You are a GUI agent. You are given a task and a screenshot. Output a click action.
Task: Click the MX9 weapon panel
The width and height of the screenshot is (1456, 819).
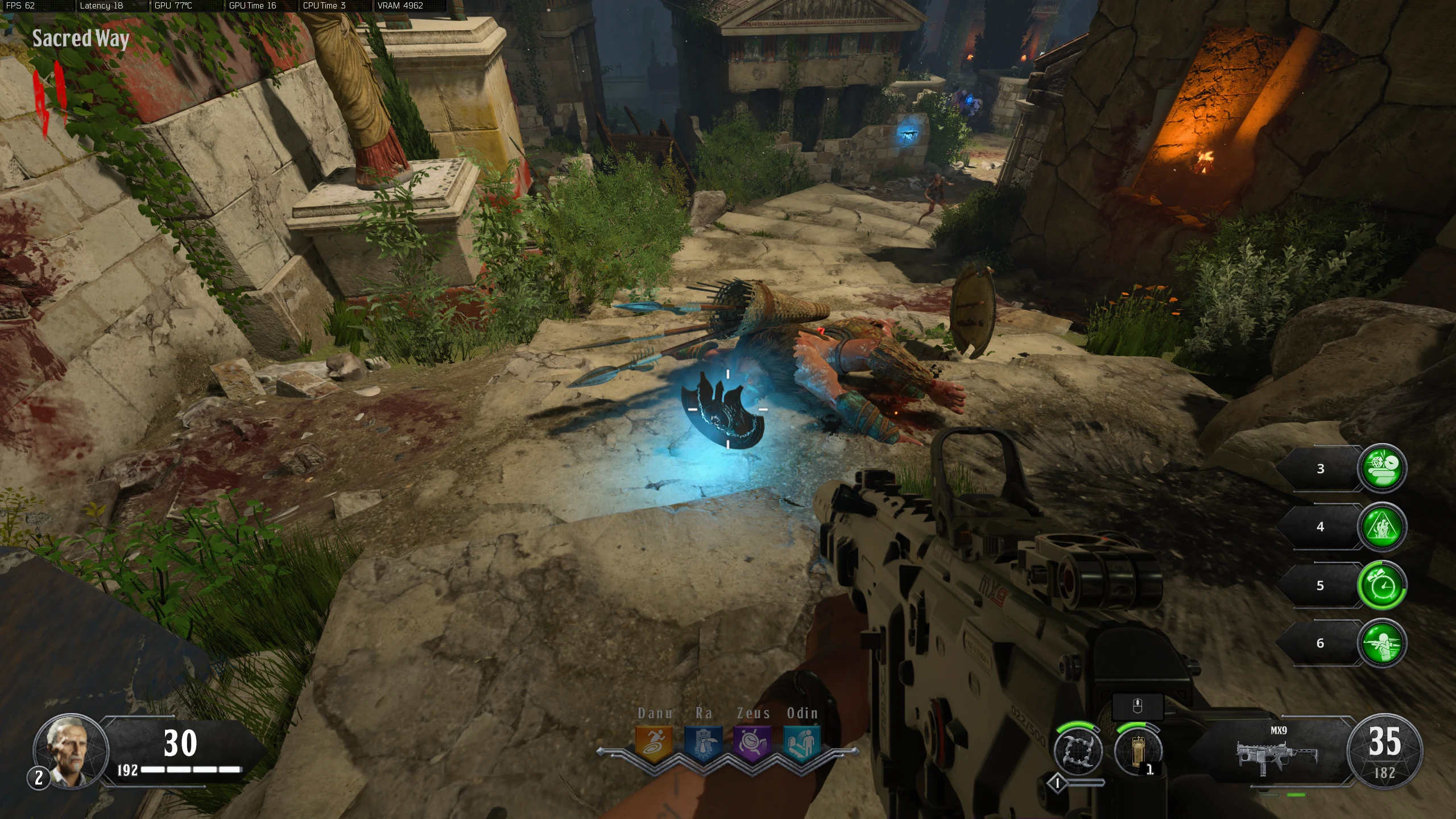coord(1277,752)
